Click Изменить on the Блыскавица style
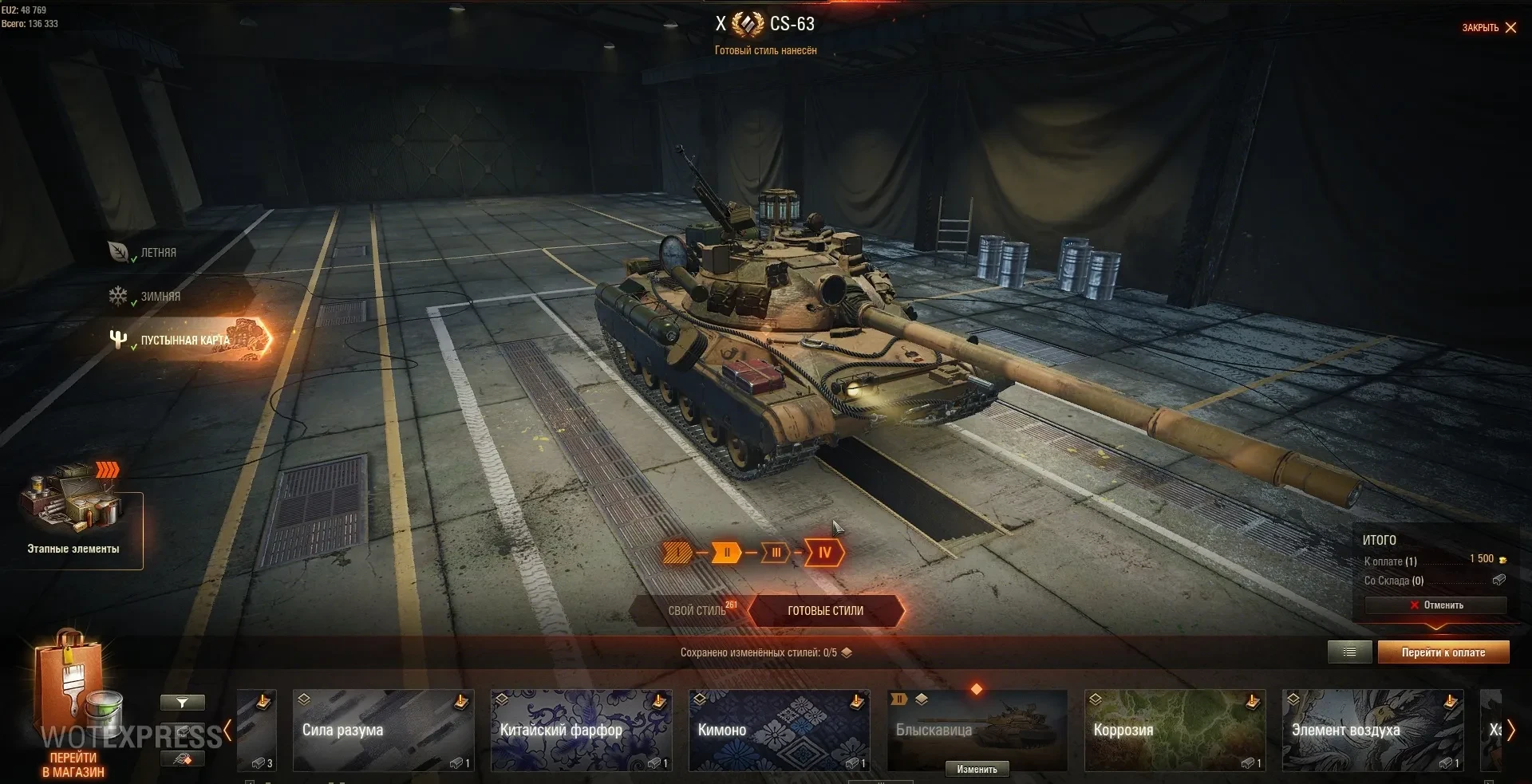1532x784 pixels. tap(977, 770)
